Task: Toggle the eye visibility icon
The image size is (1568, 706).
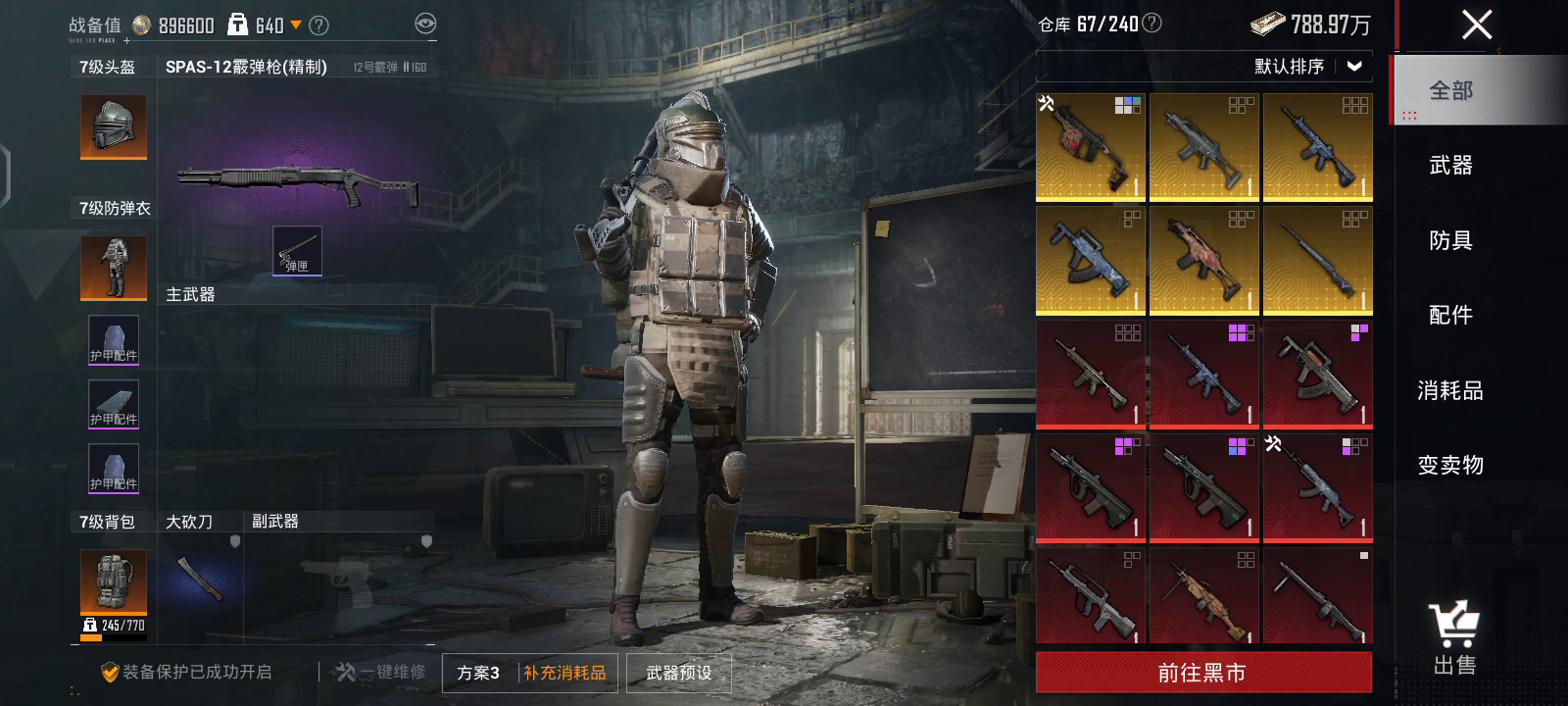Action: (425, 25)
